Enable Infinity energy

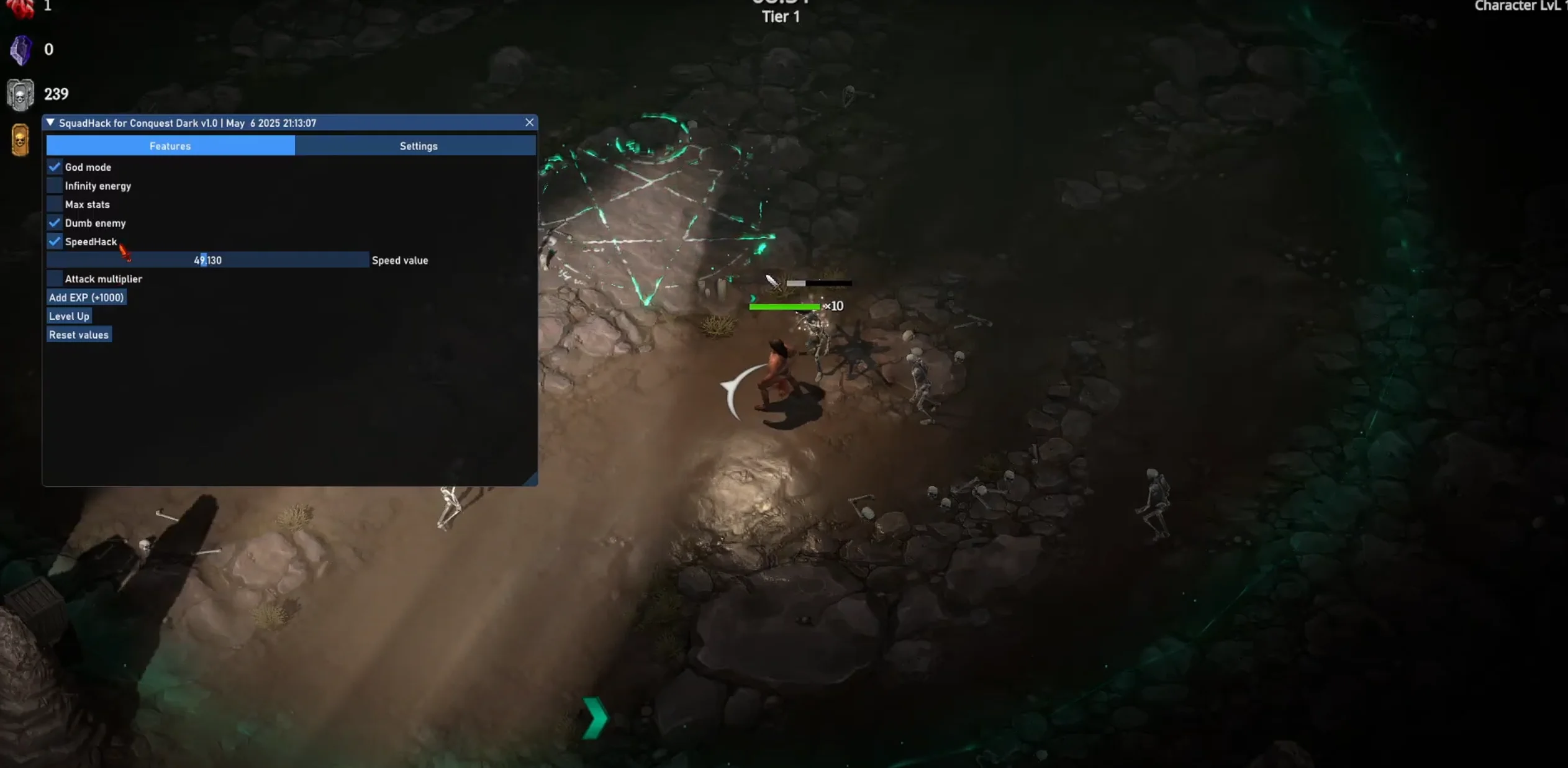coord(54,184)
